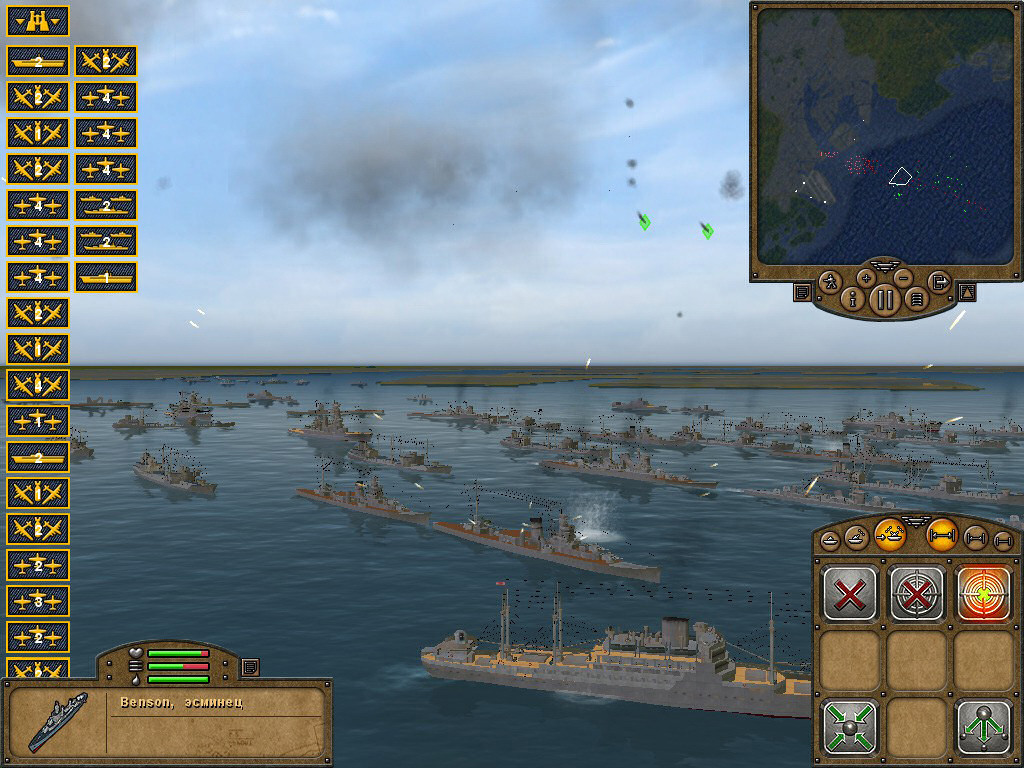Open the note icon beside the health bars

pyautogui.click(x=250, y=666)
